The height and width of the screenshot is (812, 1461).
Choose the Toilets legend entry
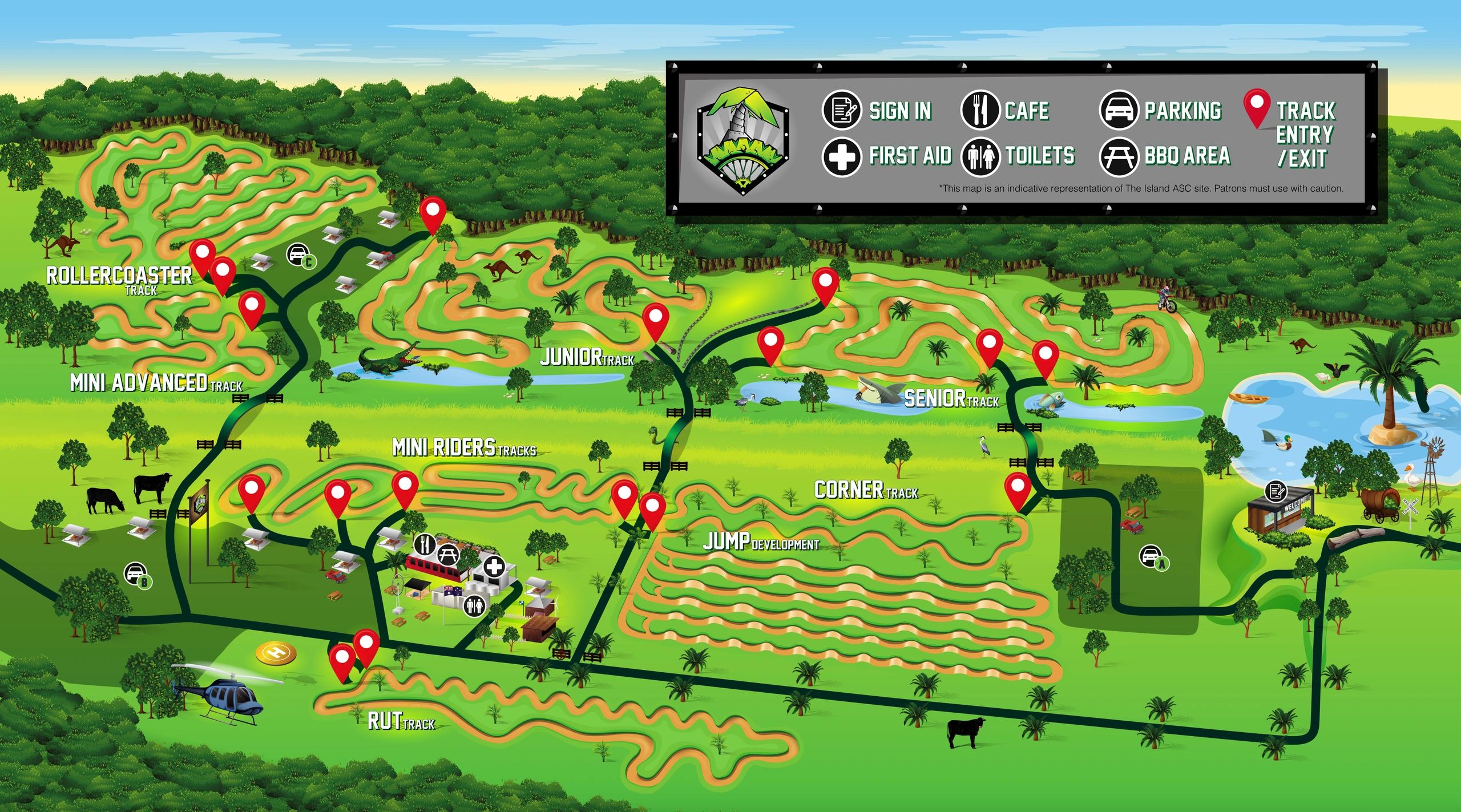pos(1018,156)
